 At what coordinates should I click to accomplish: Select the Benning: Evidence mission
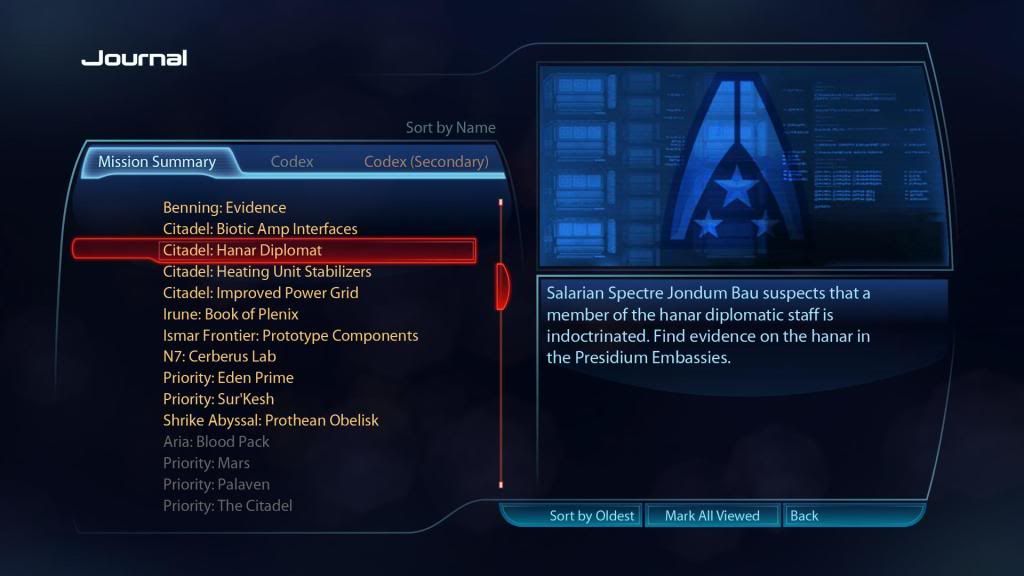click(224, 208)
